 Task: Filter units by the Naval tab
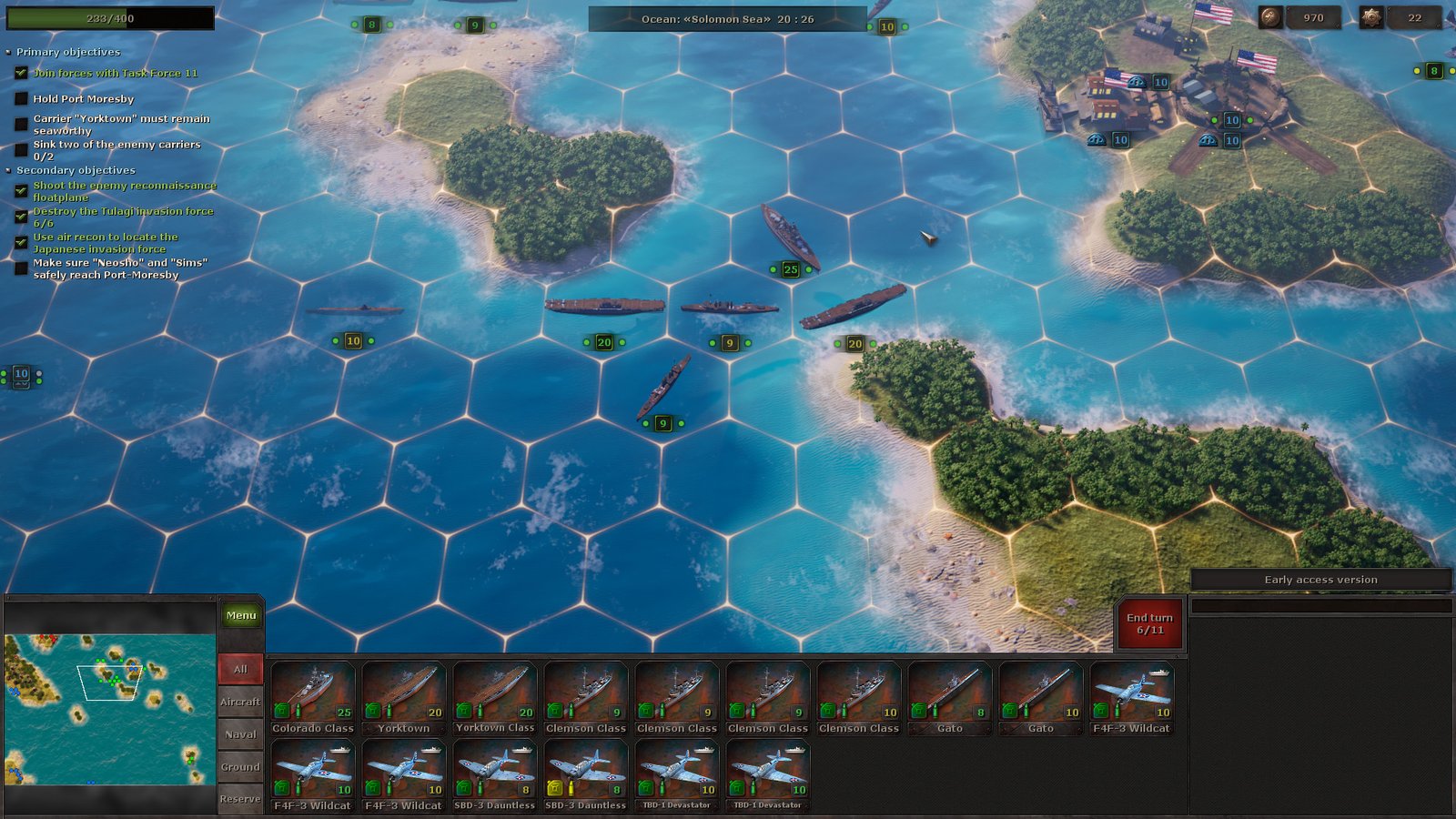240,734
